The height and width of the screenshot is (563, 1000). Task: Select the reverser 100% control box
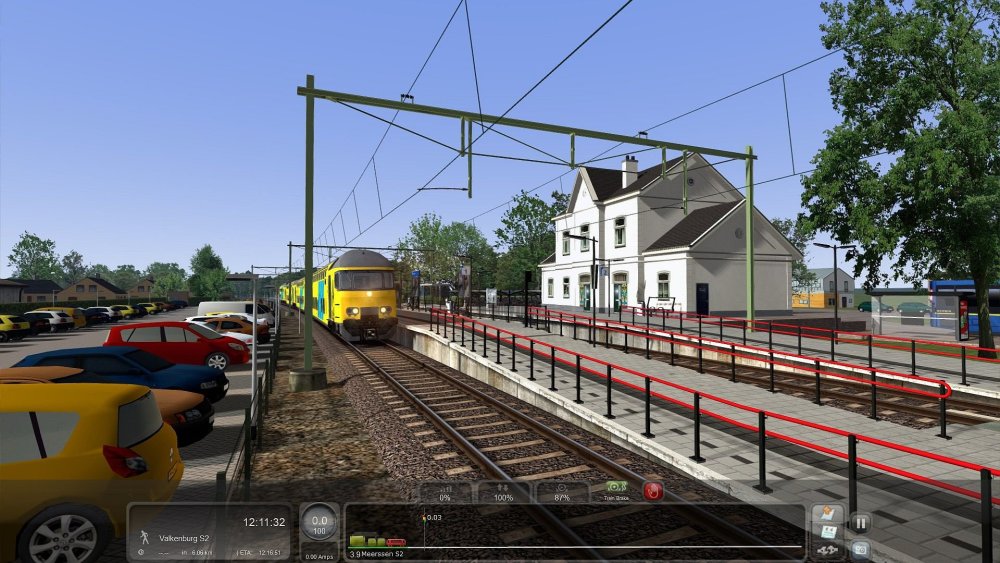[x=503, y=492]
